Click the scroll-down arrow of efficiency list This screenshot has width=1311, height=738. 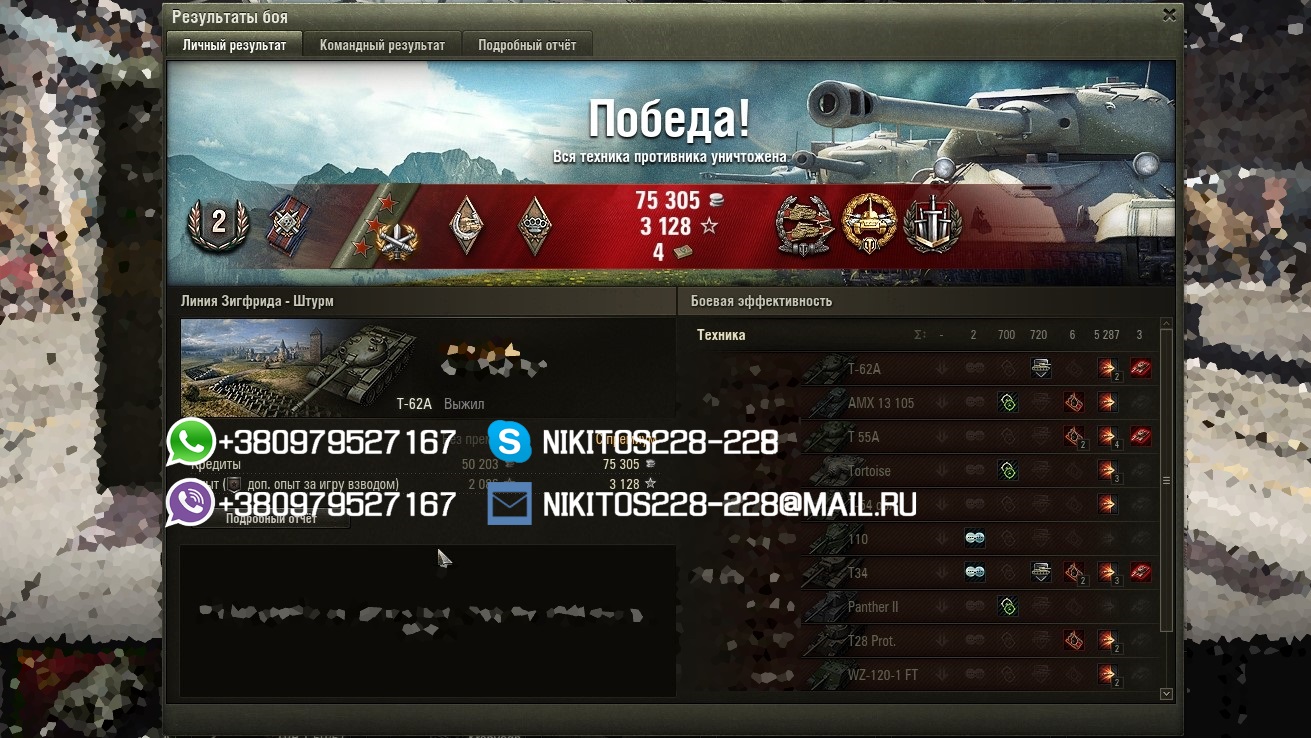click(1166, 693)
